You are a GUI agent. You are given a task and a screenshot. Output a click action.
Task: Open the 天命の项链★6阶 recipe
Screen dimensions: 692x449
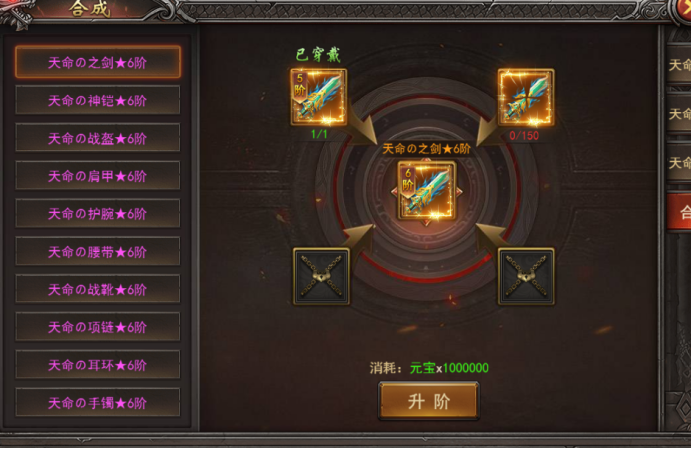(98, 327)
